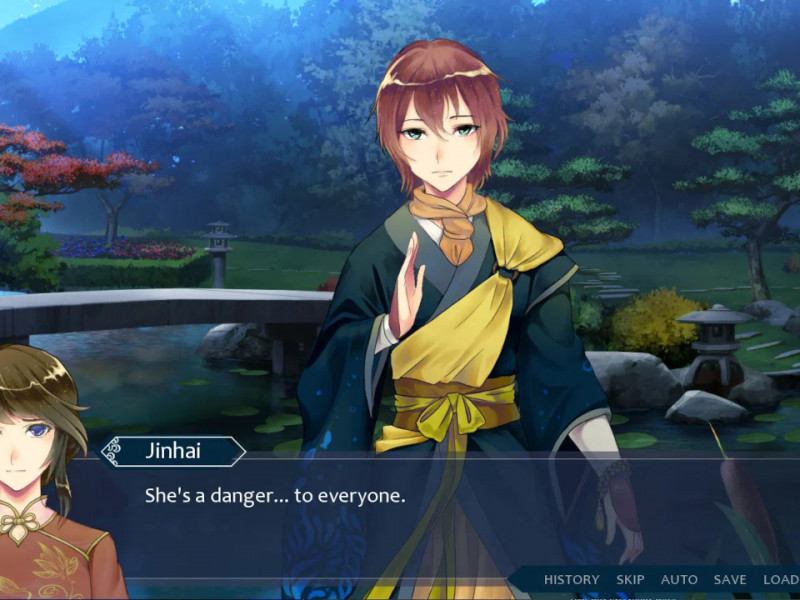Toggle Auto text advance
Image resolution: width=800 pixels, height=600 pixels.
[x=679, y=580]
